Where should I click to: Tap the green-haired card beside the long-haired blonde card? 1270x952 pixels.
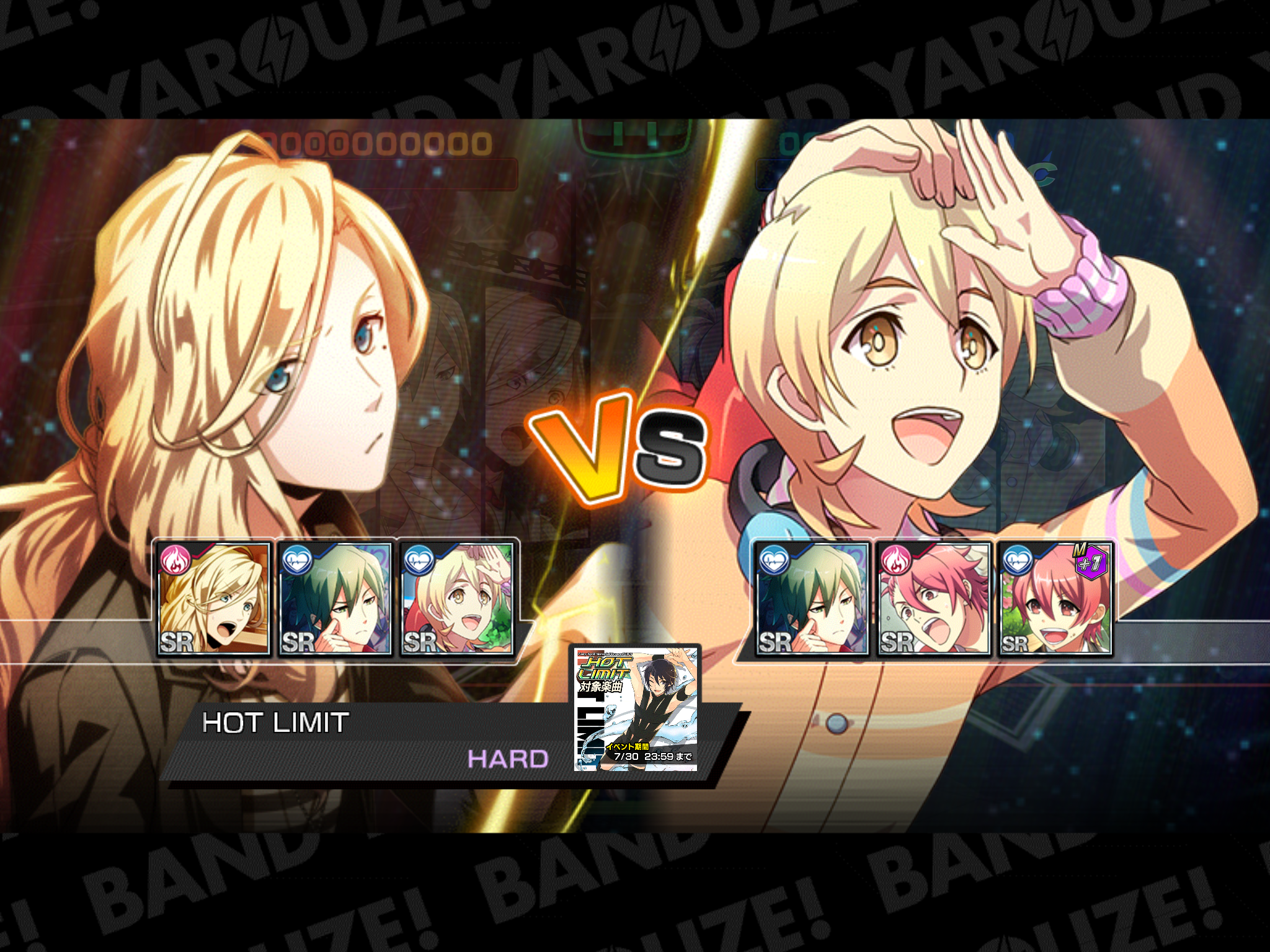point(335,599)
